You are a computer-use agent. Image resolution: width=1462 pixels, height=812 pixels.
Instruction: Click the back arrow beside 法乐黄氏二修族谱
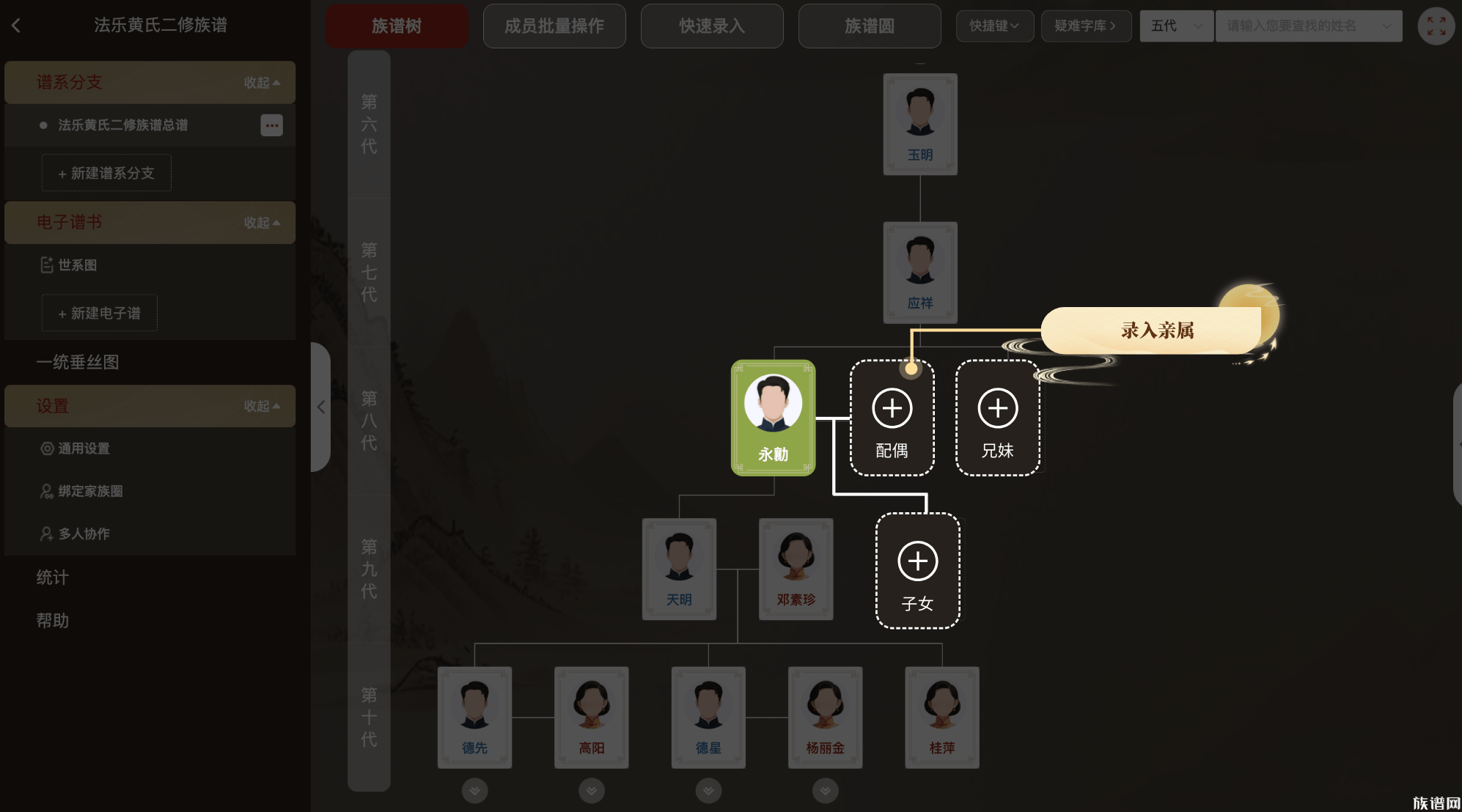pyautogui.click(x=16, y=24)
